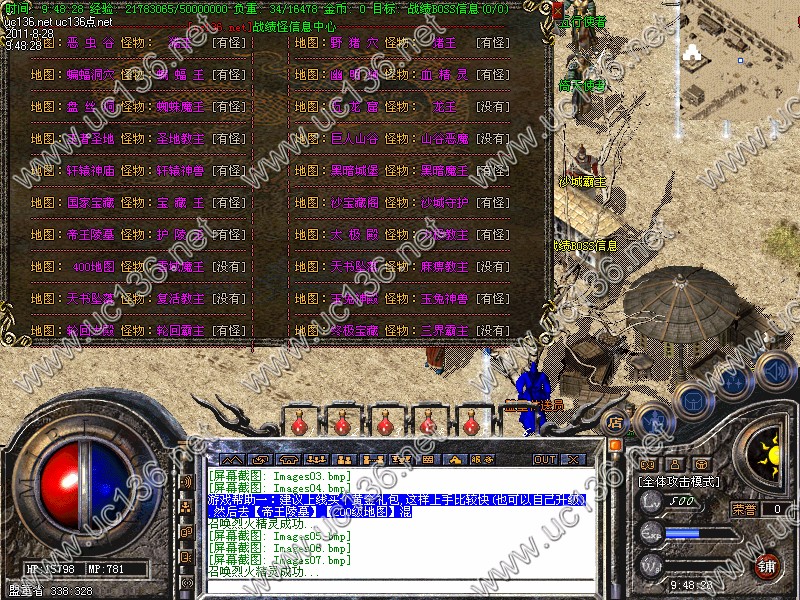Click the OUT button above chat
Image resolution: width=800 pixels, height=600 pixels.
544,460
